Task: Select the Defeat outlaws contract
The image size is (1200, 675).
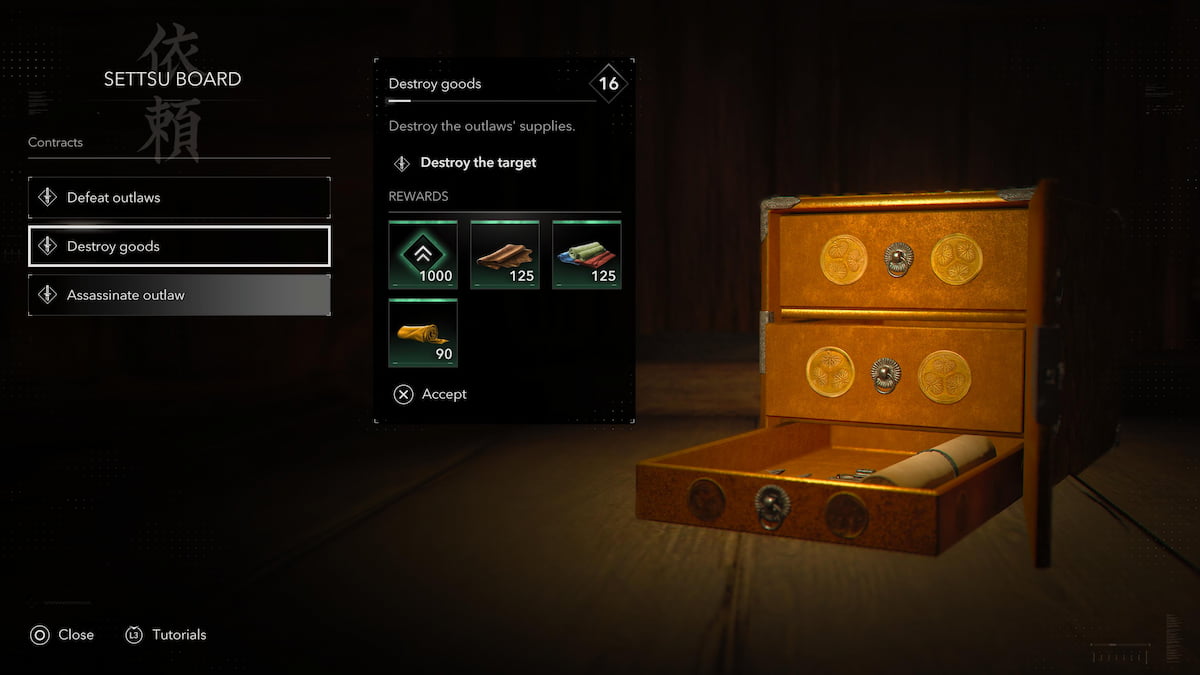Action: click(179, 198)
